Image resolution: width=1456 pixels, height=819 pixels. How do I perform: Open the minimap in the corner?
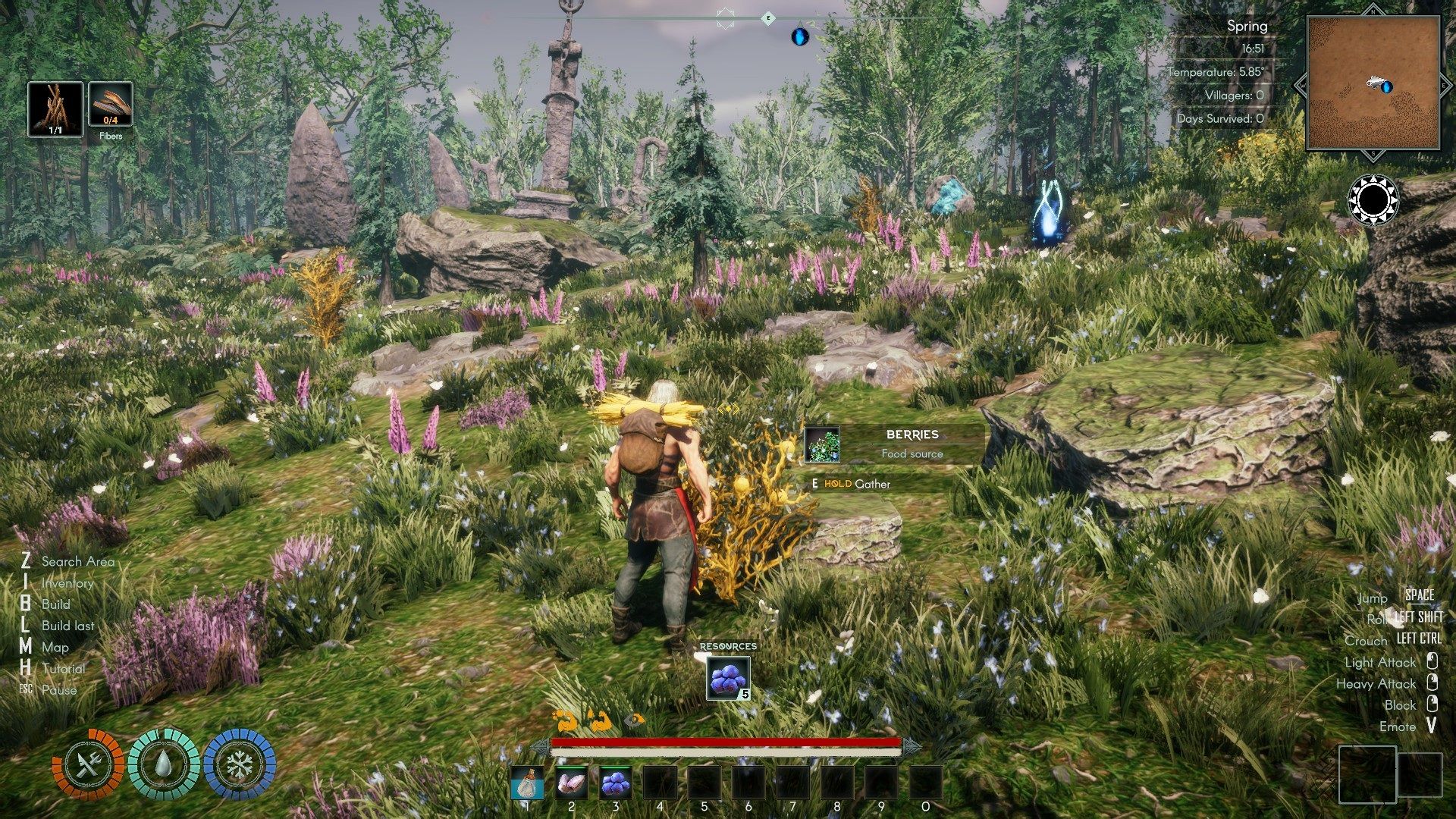(1373, 83)
